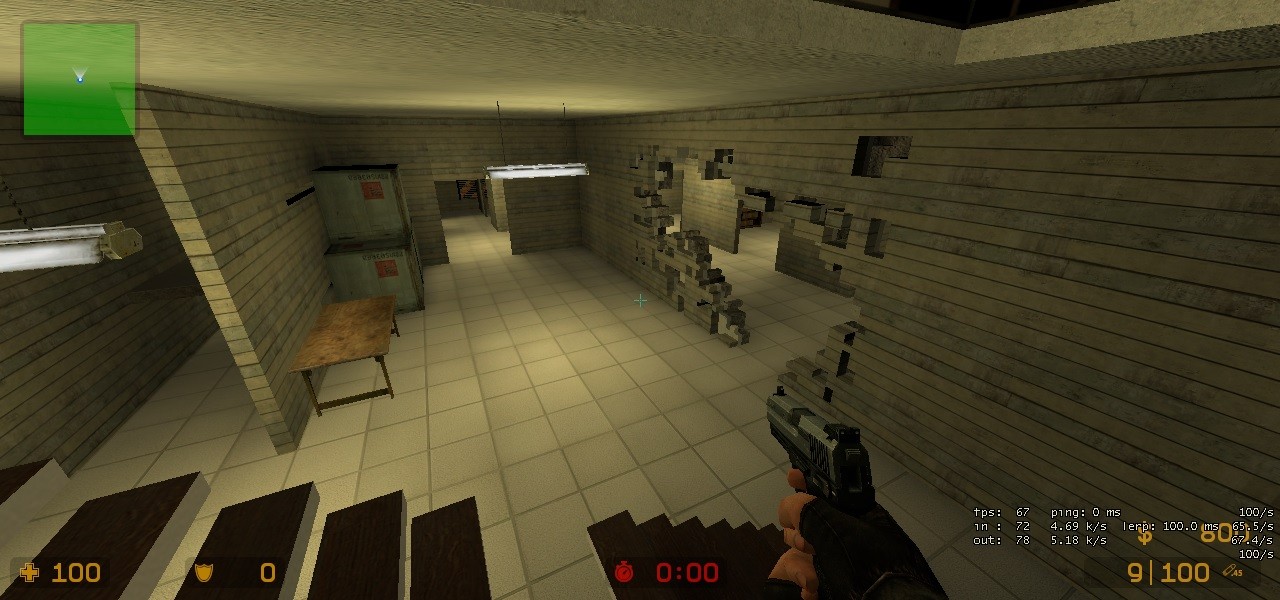Click the green radar minimap
The width and height of the screenshot is (1280, 600).
click(79, 79)
